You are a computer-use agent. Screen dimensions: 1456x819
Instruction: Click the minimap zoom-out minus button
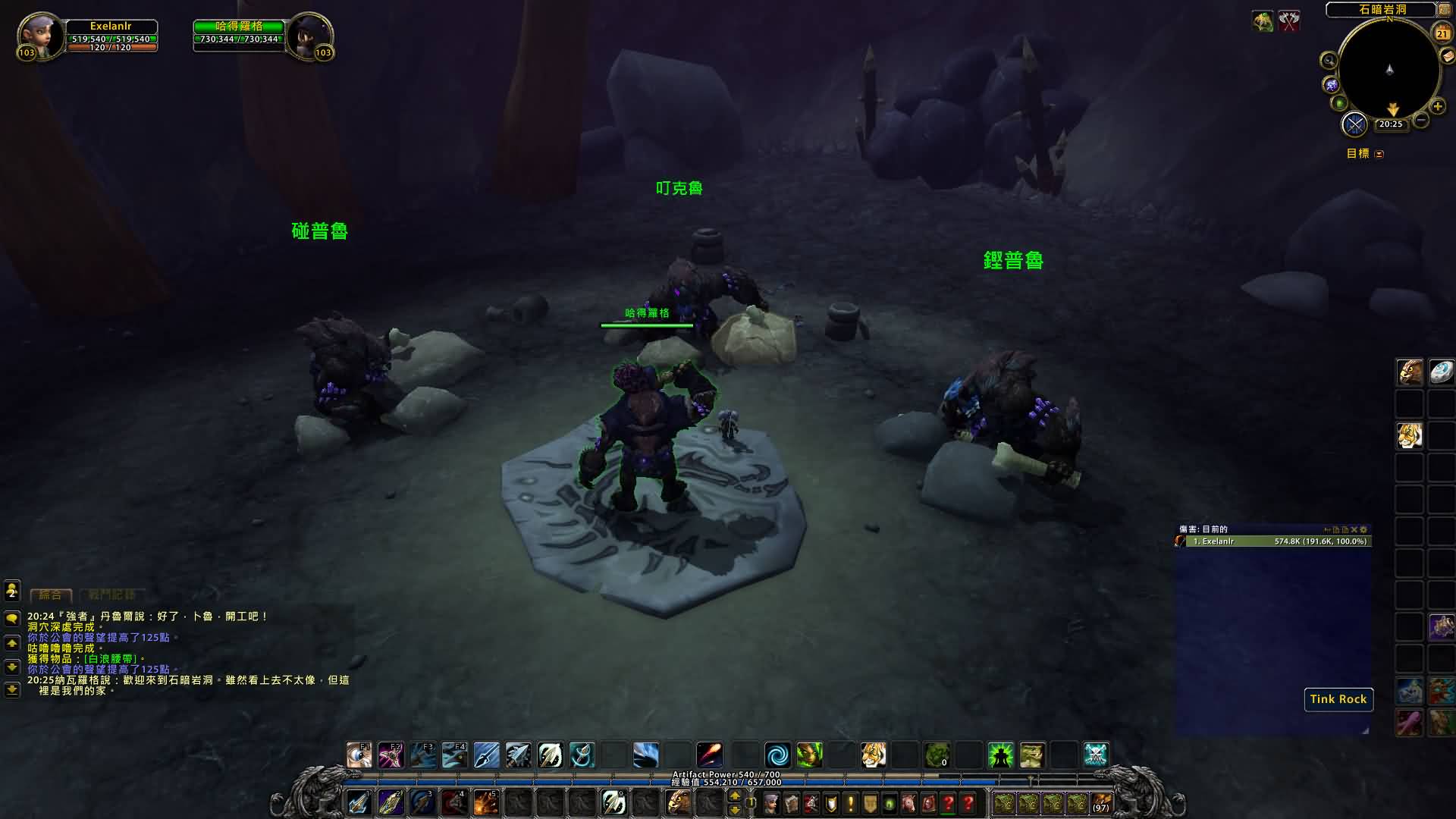coord(1421,120)
